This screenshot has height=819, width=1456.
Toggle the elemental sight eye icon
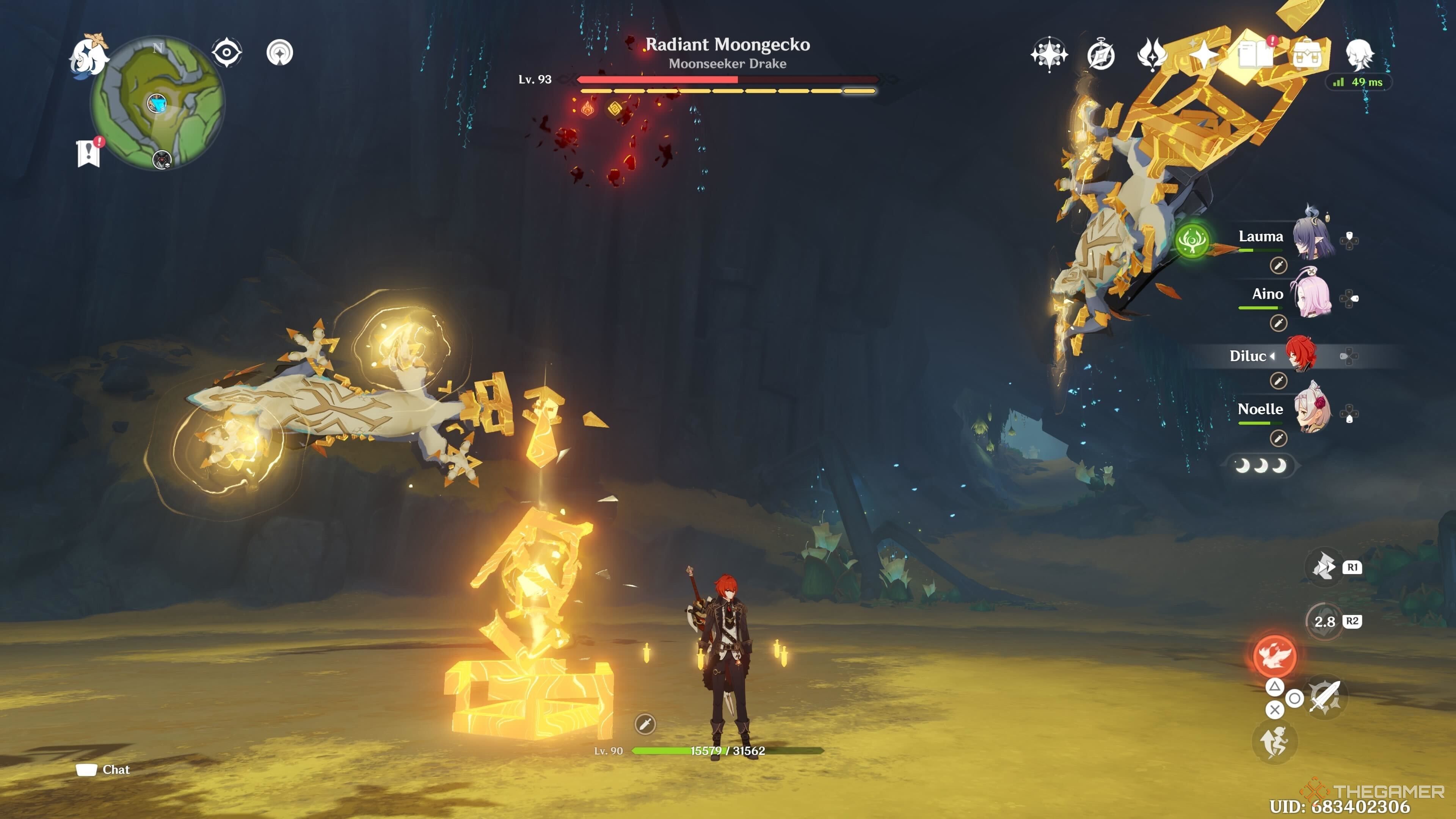point(227,53)
